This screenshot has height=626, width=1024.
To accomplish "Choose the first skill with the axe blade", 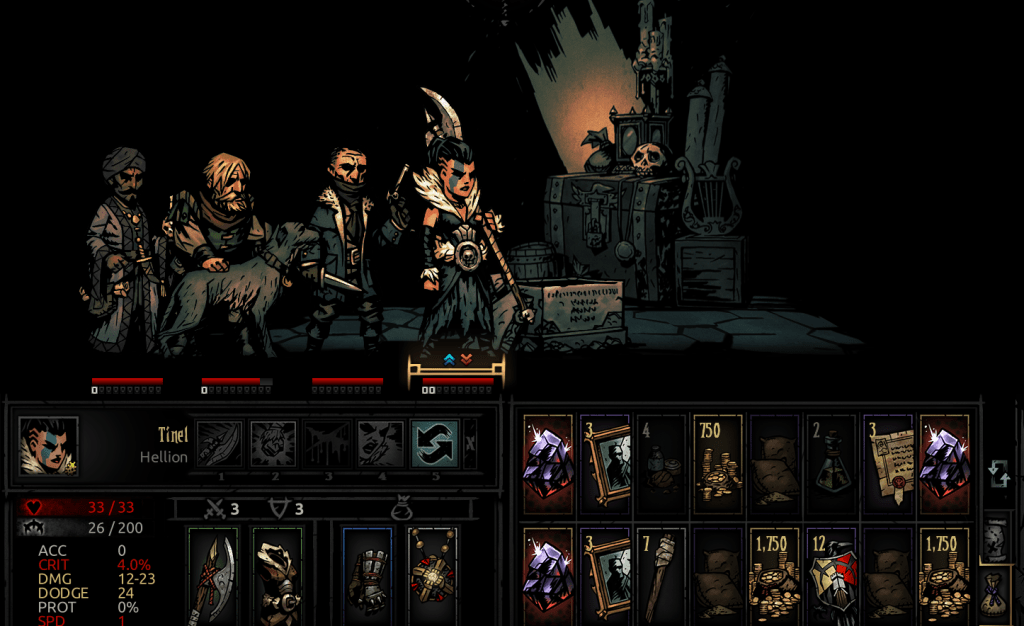I will click(x=219, y=443).
